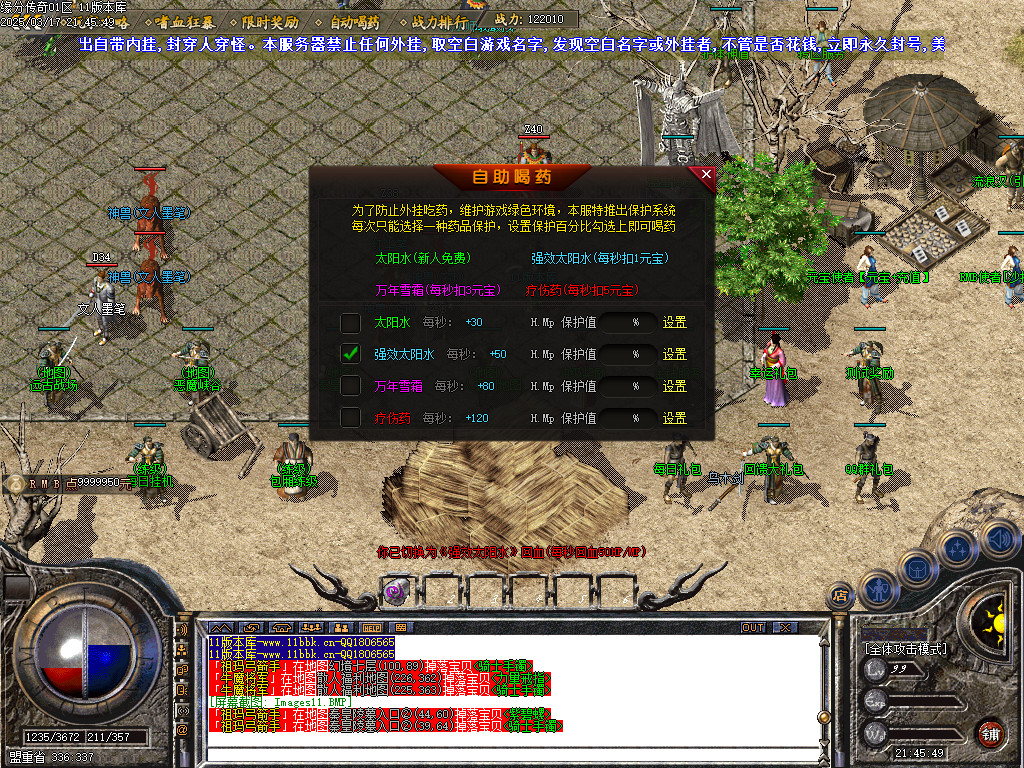Viewport: 1024px width, 768px height.
Task: Close the chat panel with its X
Action: point(785,627)
